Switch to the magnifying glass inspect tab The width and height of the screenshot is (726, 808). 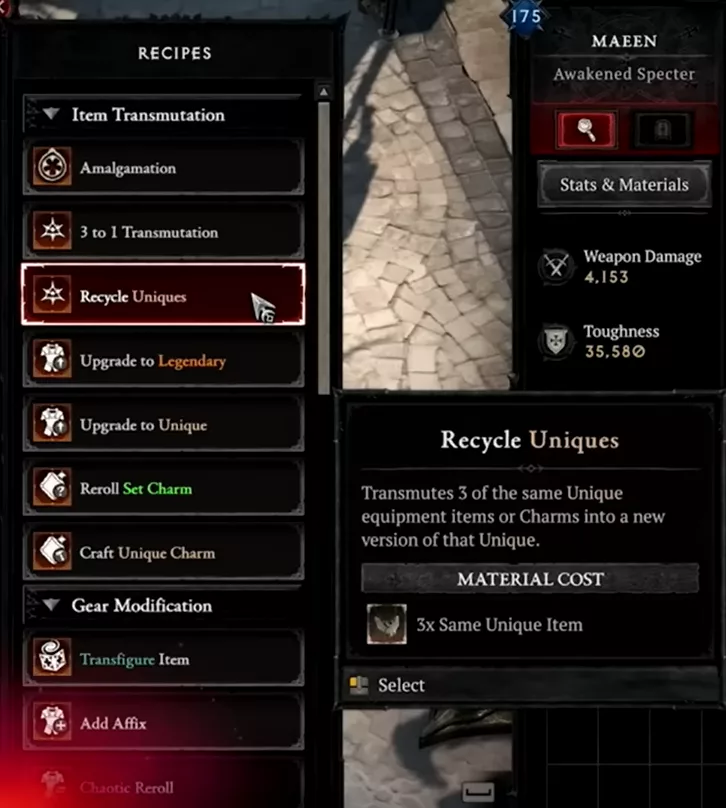[586, 129]
